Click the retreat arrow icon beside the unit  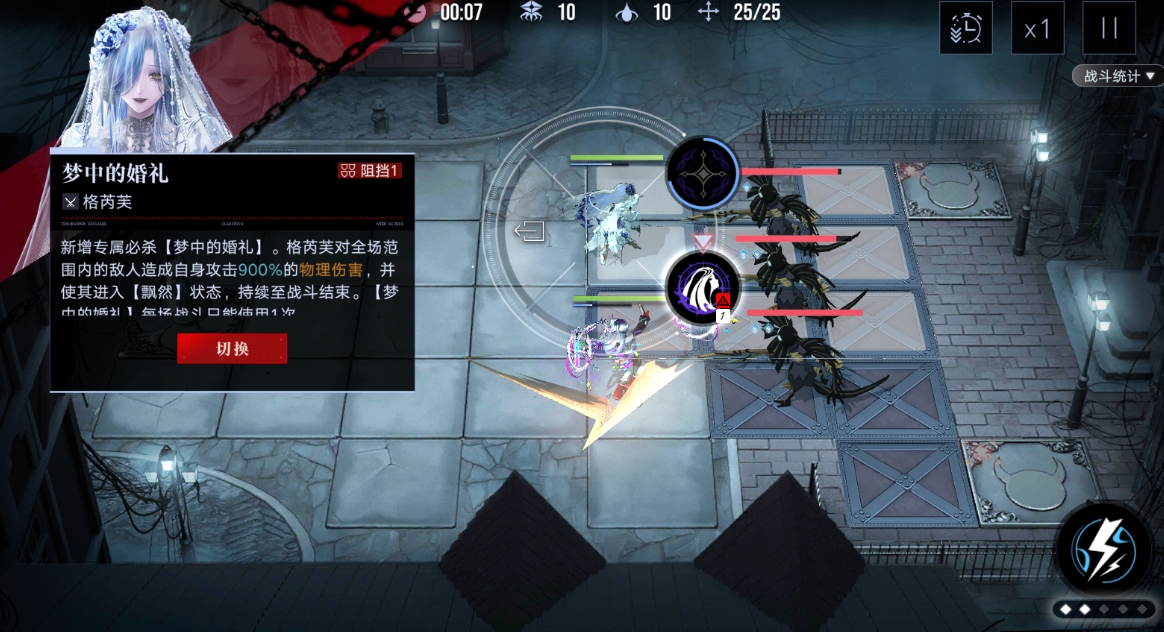[530, 233]
